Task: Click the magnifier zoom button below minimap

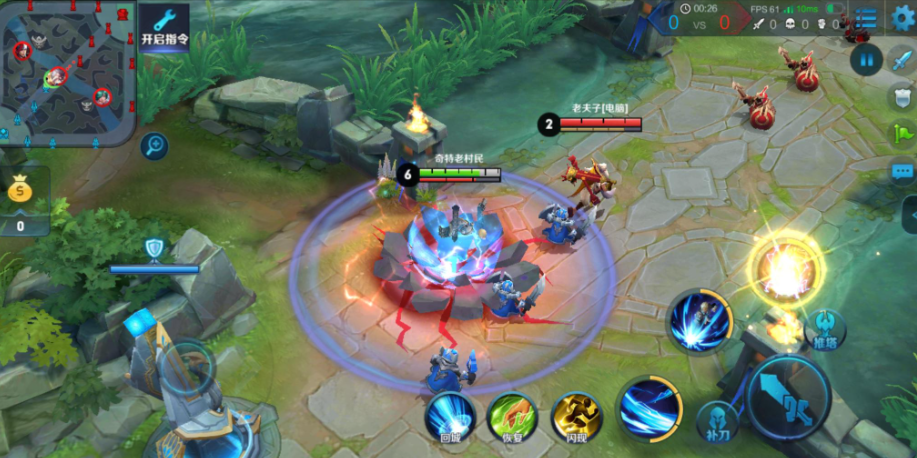Action: (153, 146)
